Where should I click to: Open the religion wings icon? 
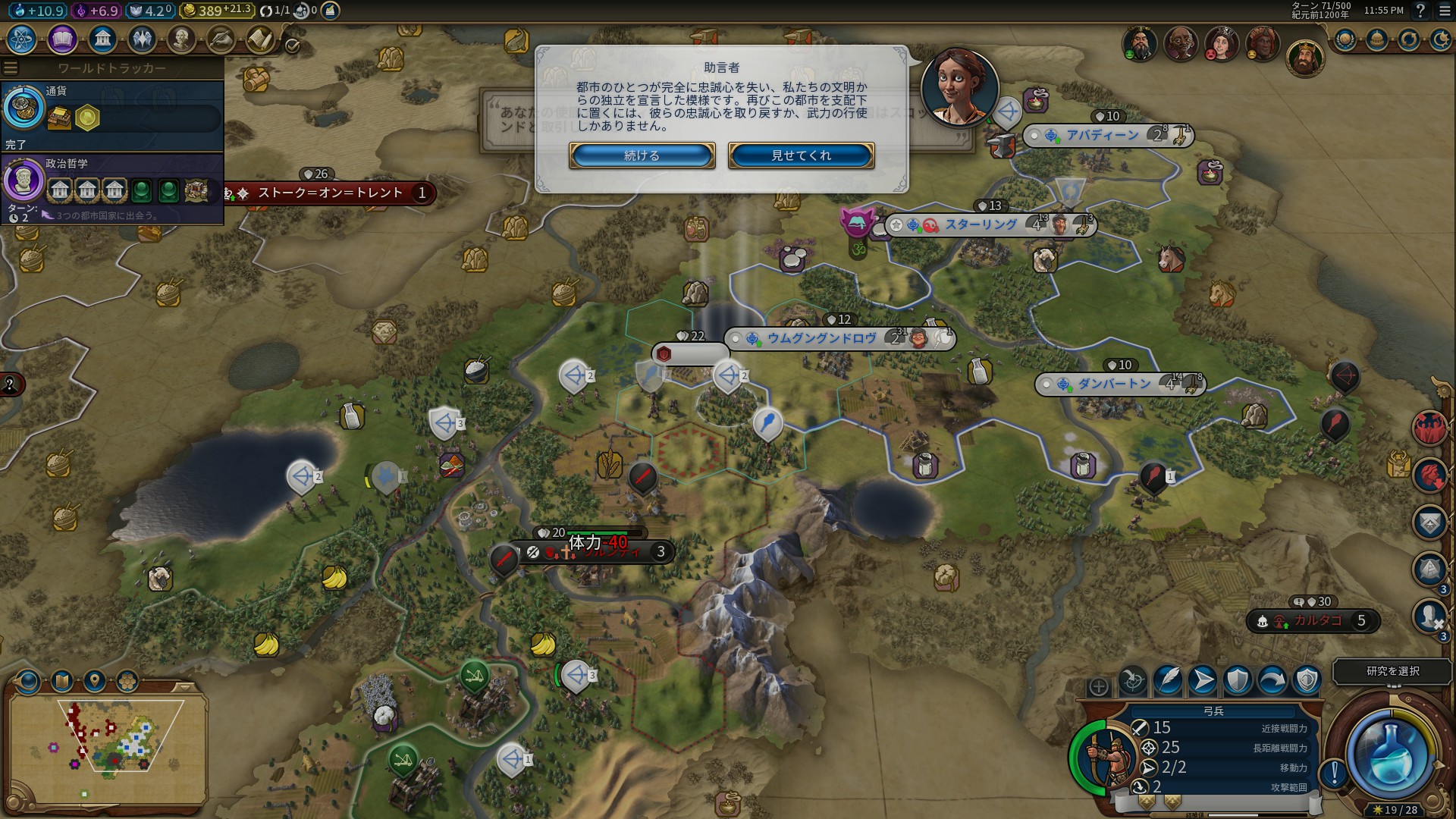tap(142, 39)
